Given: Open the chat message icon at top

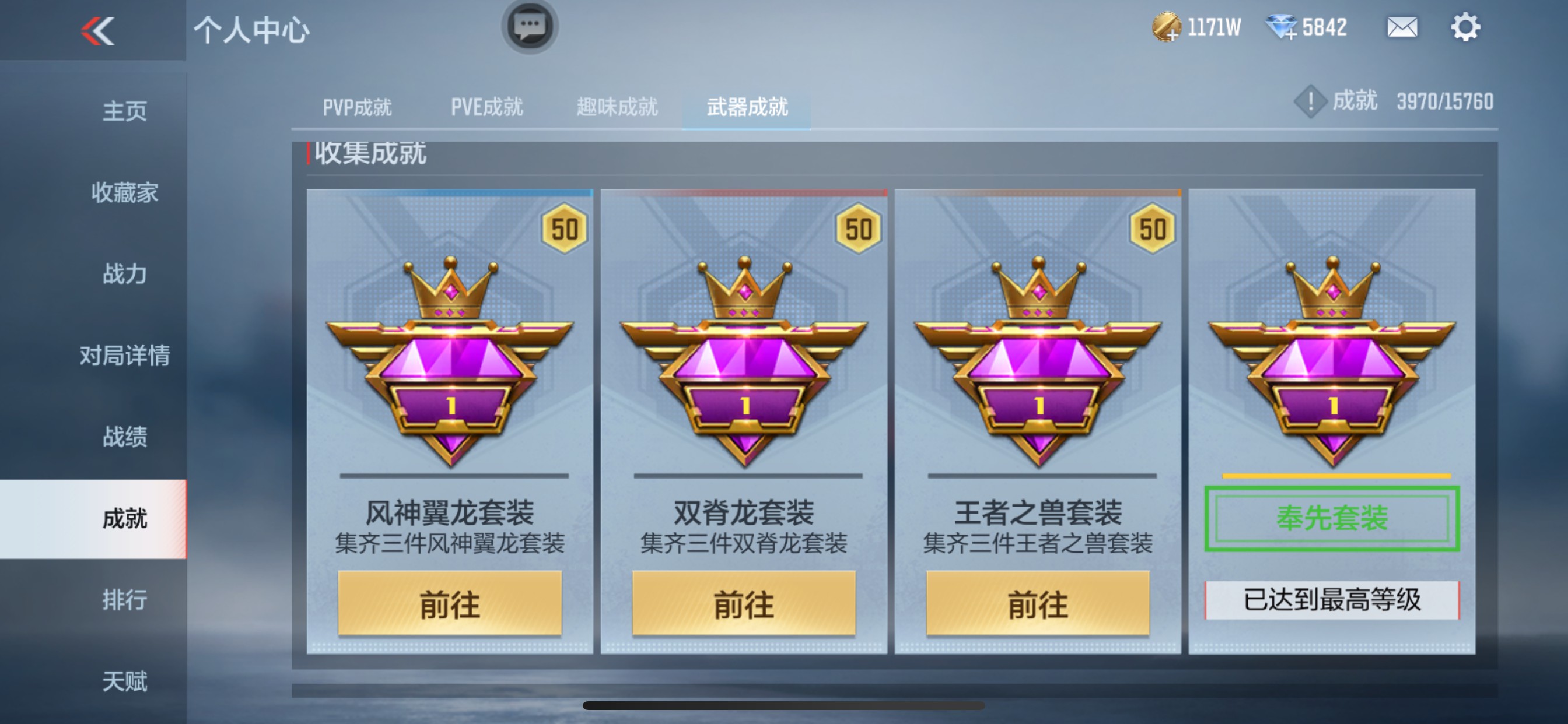Looking at the screenshot, I should 530,26.
